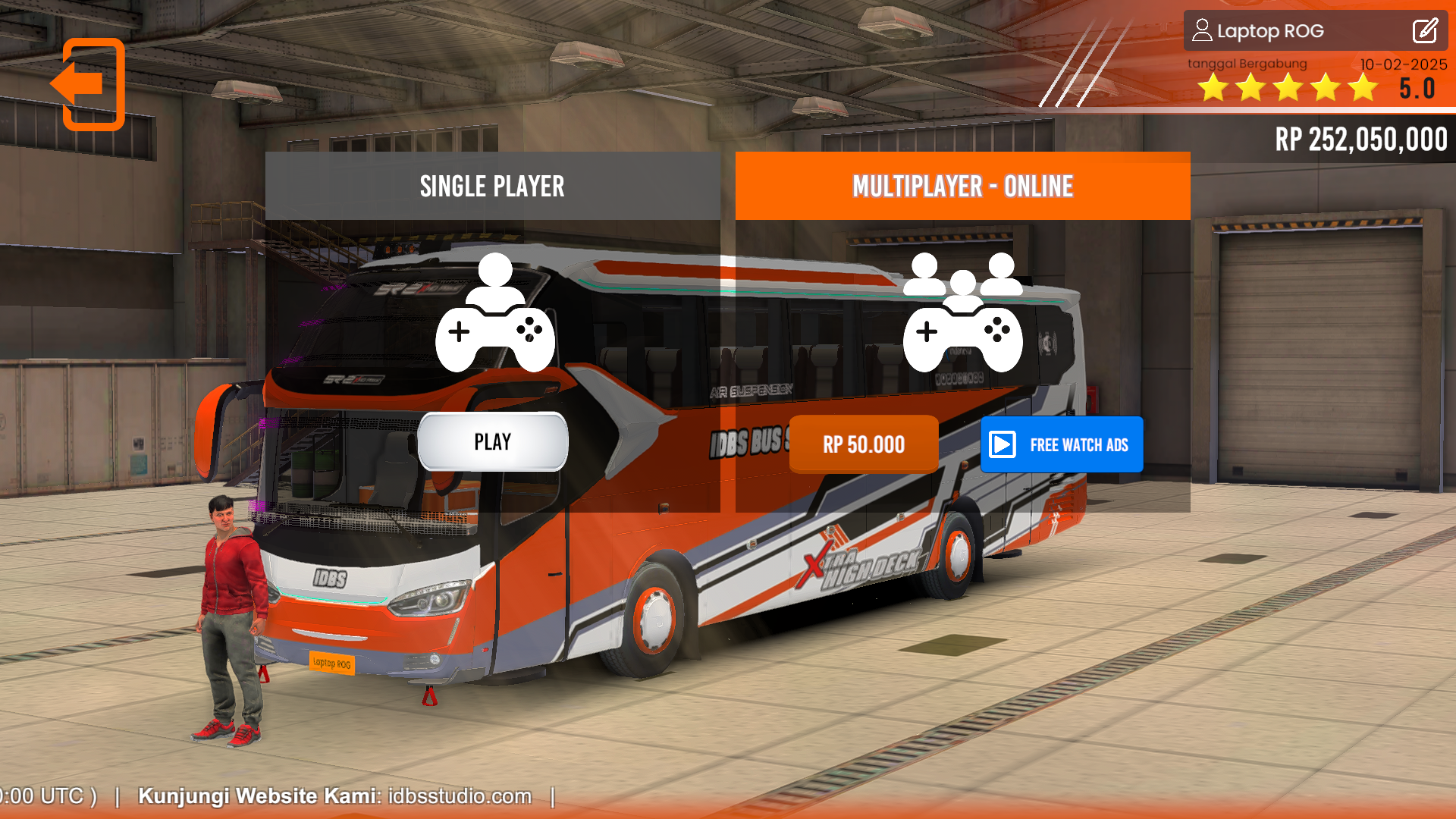
Task: Click the RP 252,050,000 balance display
Action: (x=1360, y=140)
